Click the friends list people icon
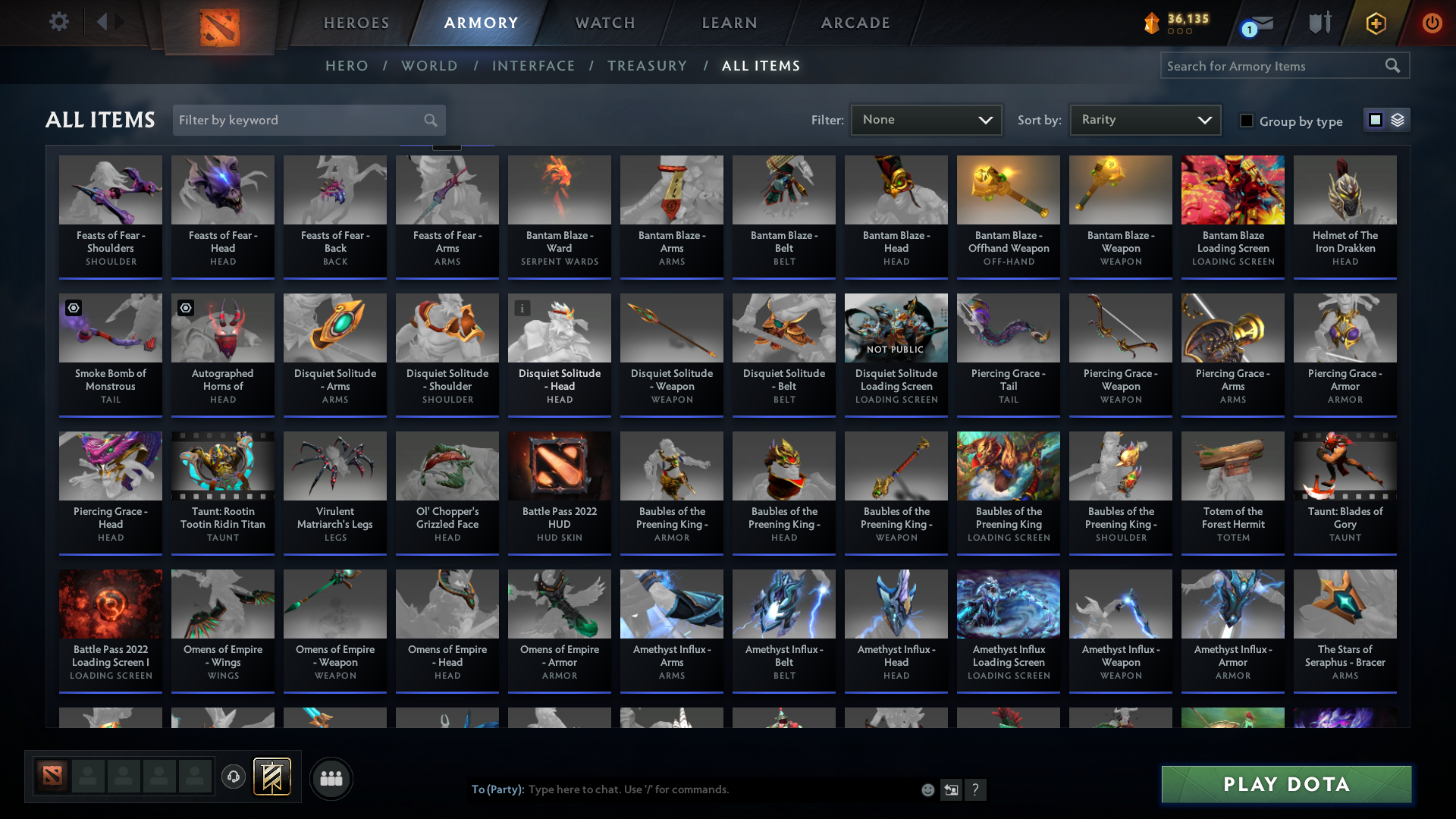 tap(331, 778)
